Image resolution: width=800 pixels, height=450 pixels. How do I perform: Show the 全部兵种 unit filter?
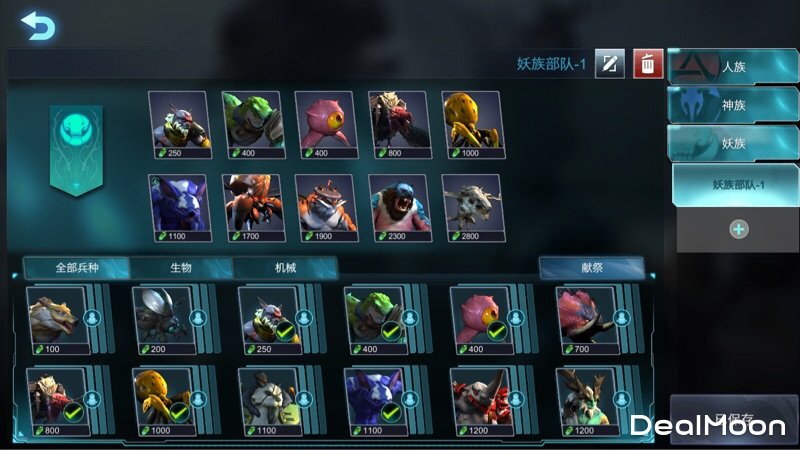[77, 268]
